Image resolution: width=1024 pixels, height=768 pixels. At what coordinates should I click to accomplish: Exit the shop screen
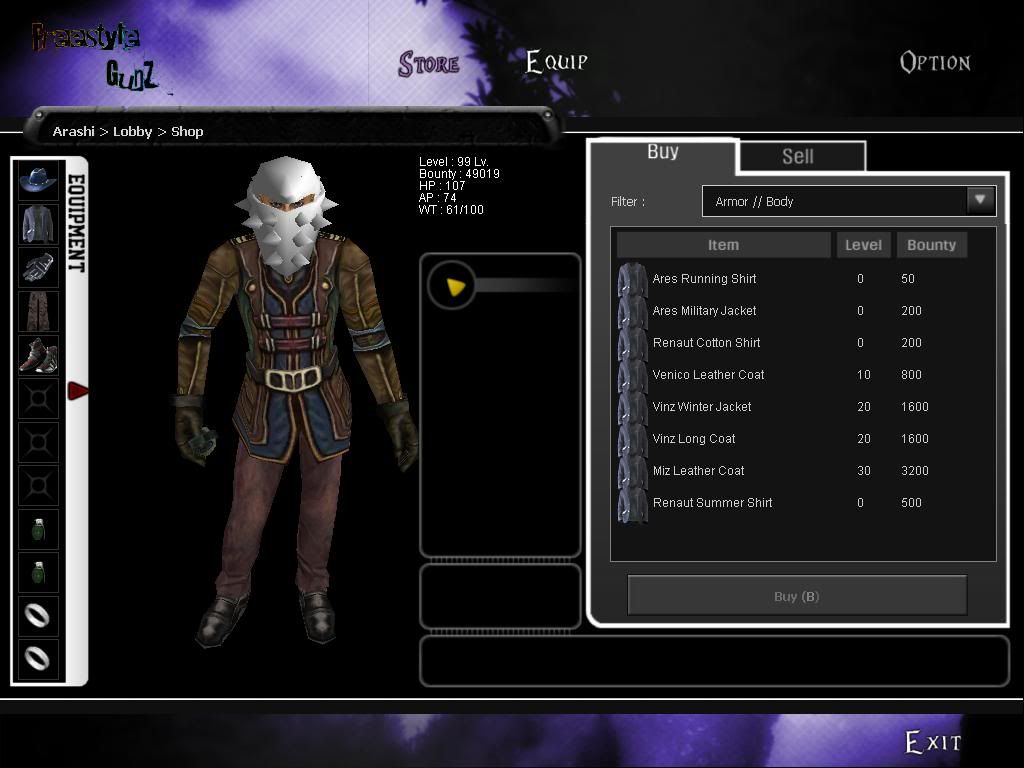932,742
